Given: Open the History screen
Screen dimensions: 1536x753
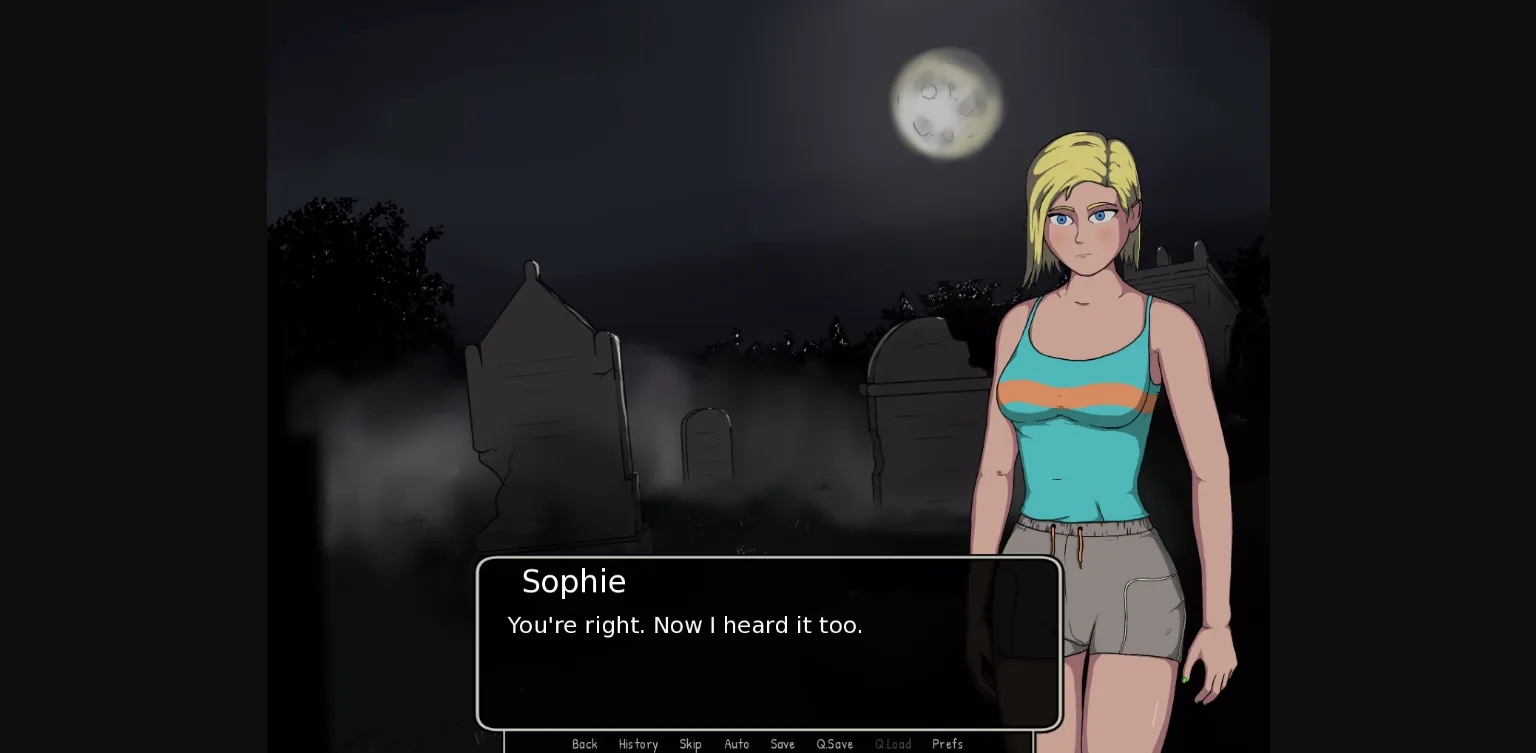Looking at the screenshot, I should coord(638,744).
